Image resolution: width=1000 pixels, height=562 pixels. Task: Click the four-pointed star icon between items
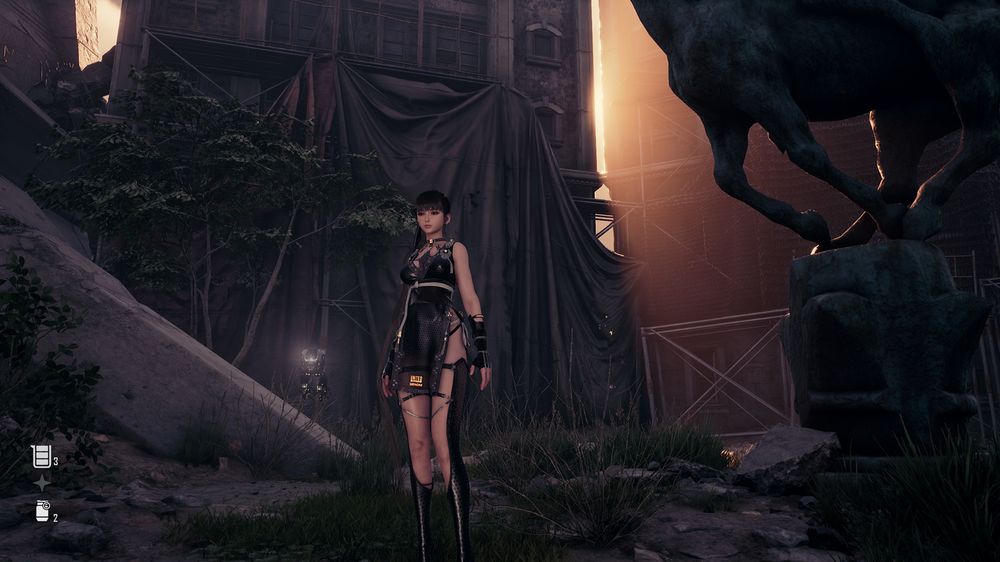coord(41,483)
